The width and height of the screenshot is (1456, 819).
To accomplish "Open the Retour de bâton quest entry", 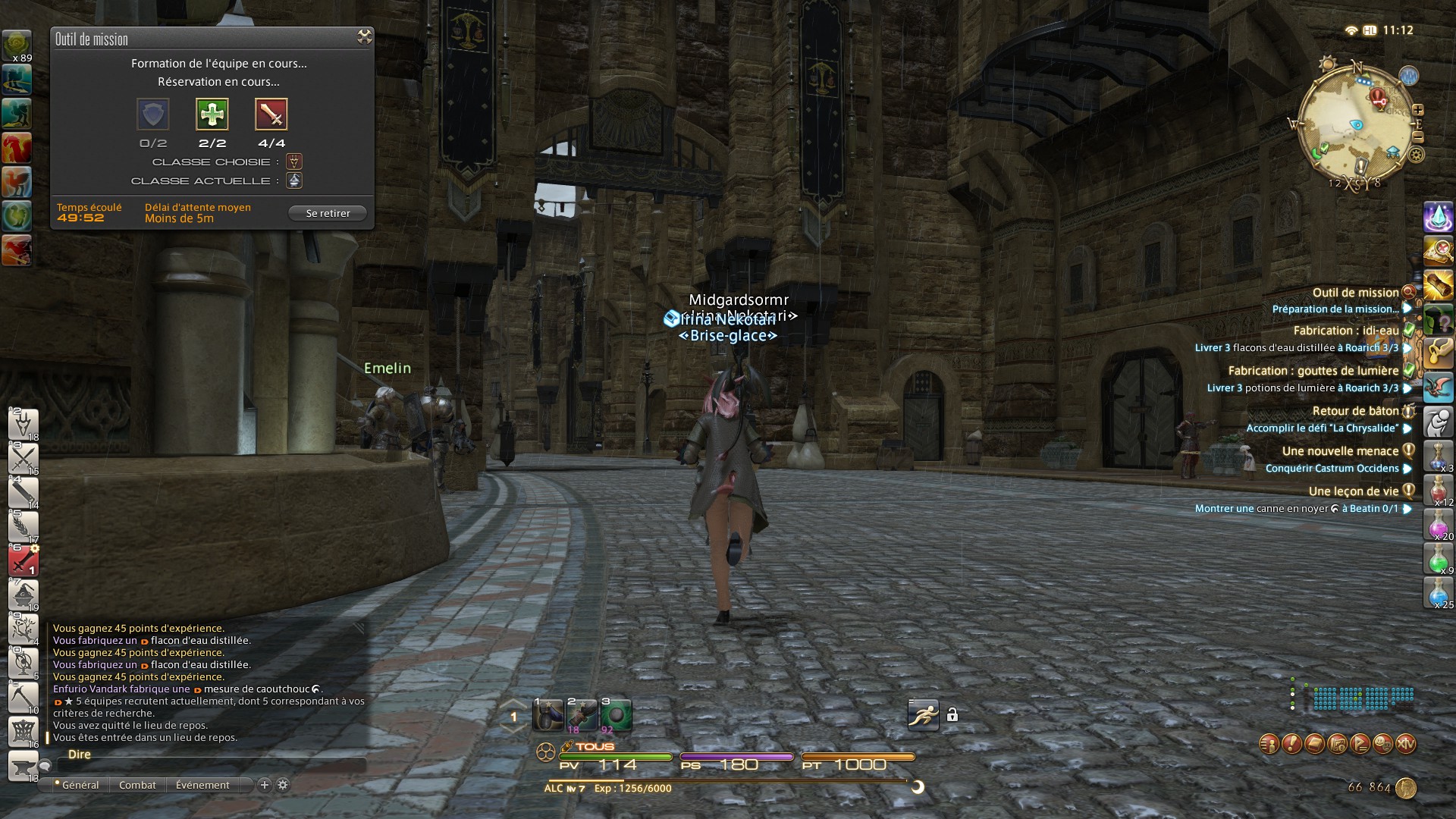I will click(x=1355, y=411).
